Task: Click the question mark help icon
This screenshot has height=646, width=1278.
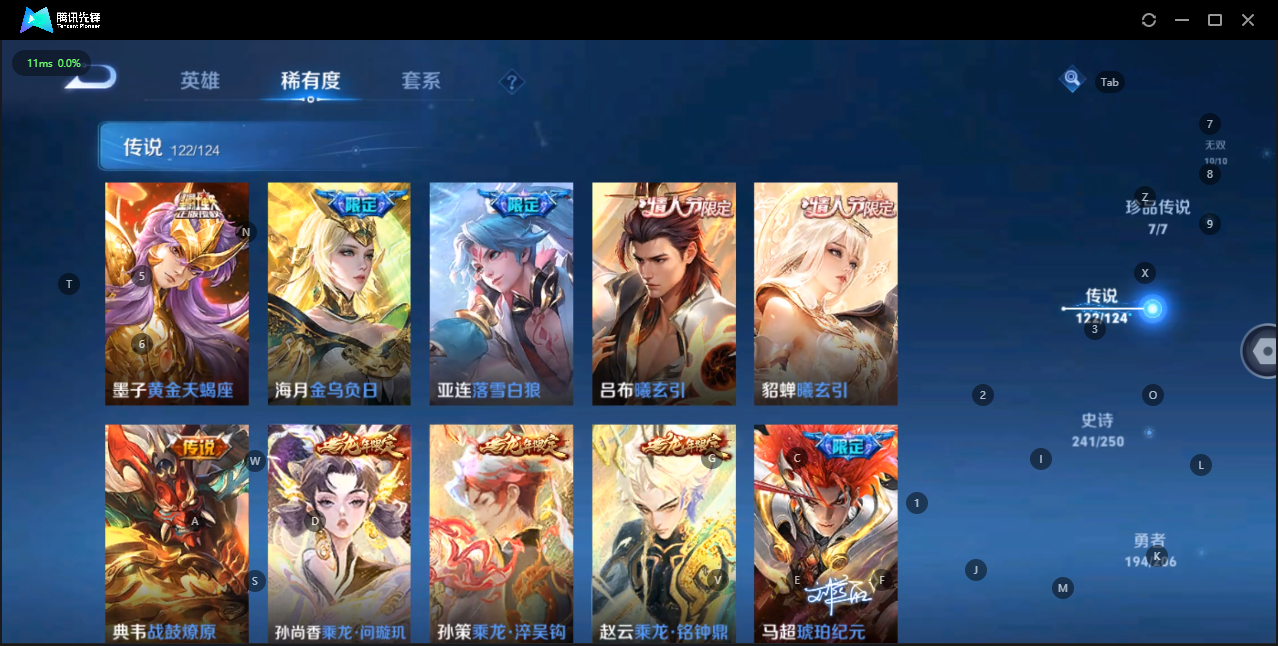Action: click(512, 82)
